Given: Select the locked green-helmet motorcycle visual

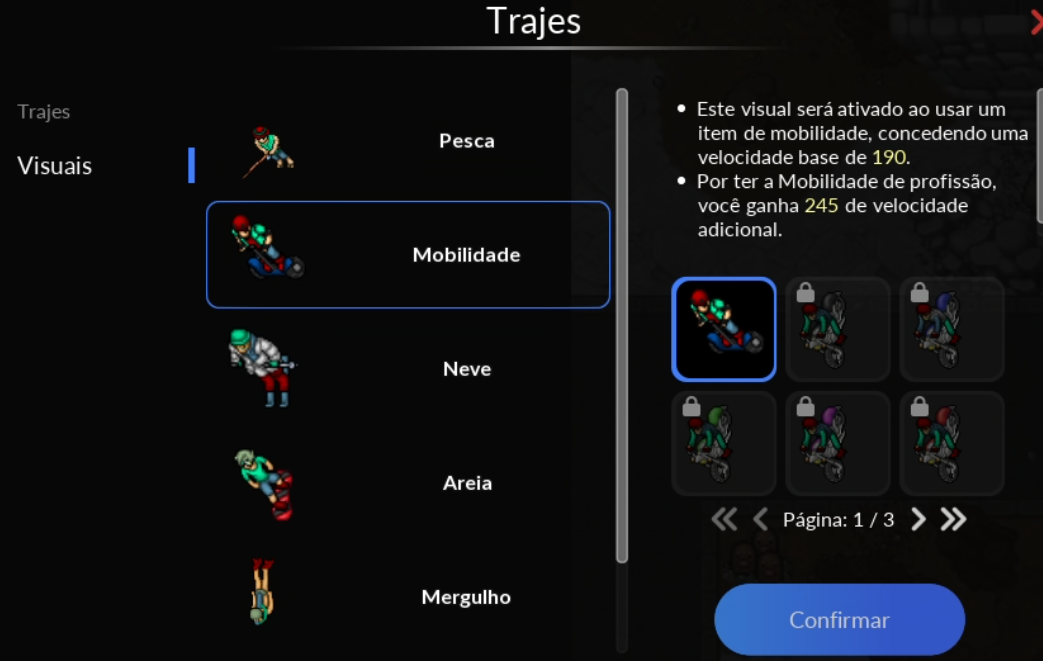Looking at the screenshot, I should 724,443.
